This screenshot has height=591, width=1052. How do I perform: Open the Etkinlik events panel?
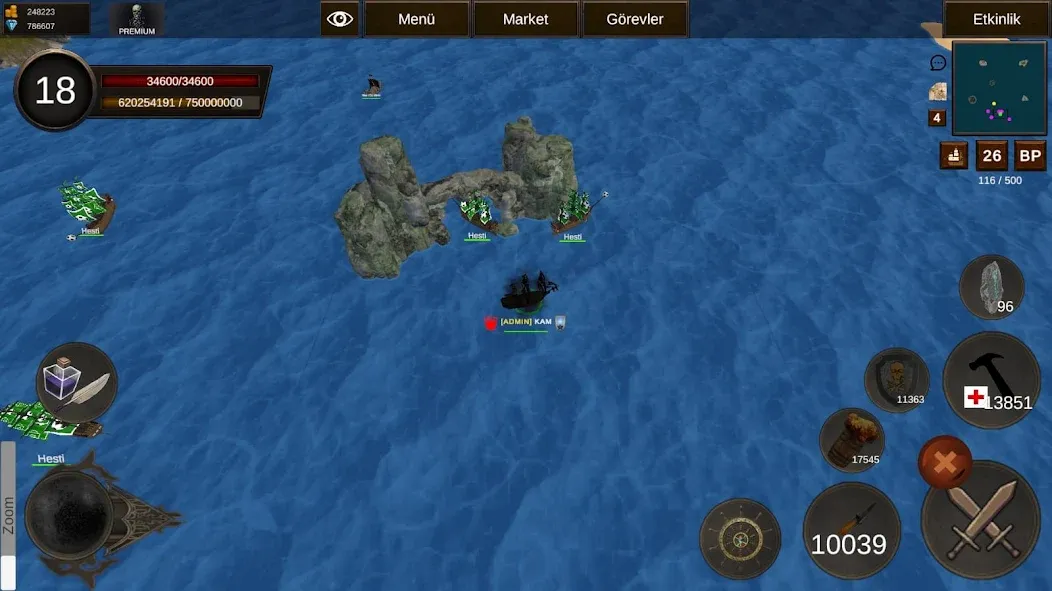(x=996, y=19)
